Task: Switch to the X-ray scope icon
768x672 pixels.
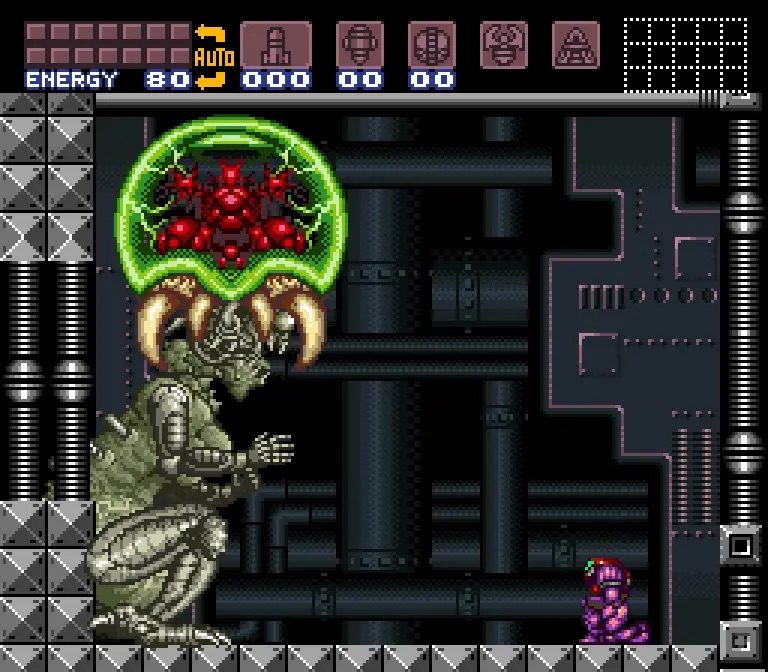Action: [576, 45]
